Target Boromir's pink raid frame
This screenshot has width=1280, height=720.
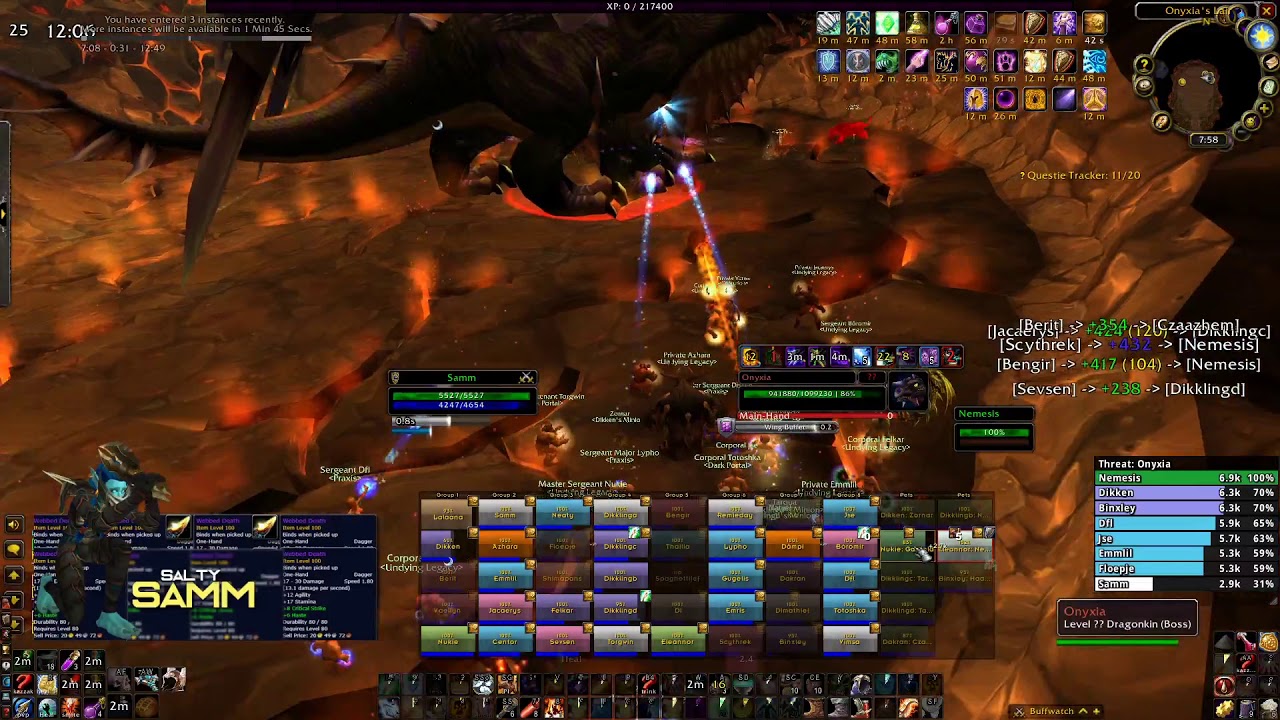pos(849,546)
